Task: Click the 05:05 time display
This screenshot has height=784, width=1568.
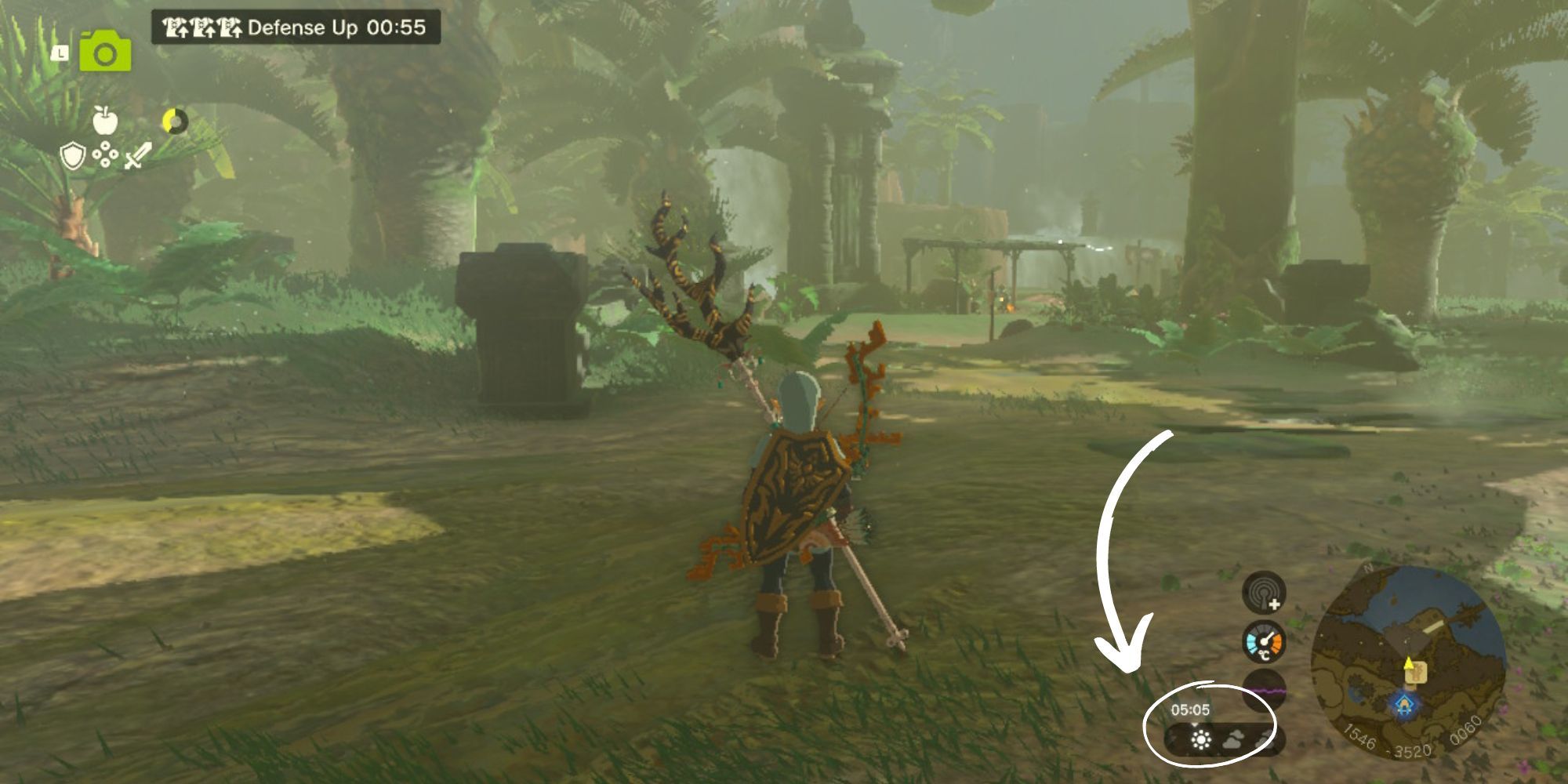Action: 1191,708
